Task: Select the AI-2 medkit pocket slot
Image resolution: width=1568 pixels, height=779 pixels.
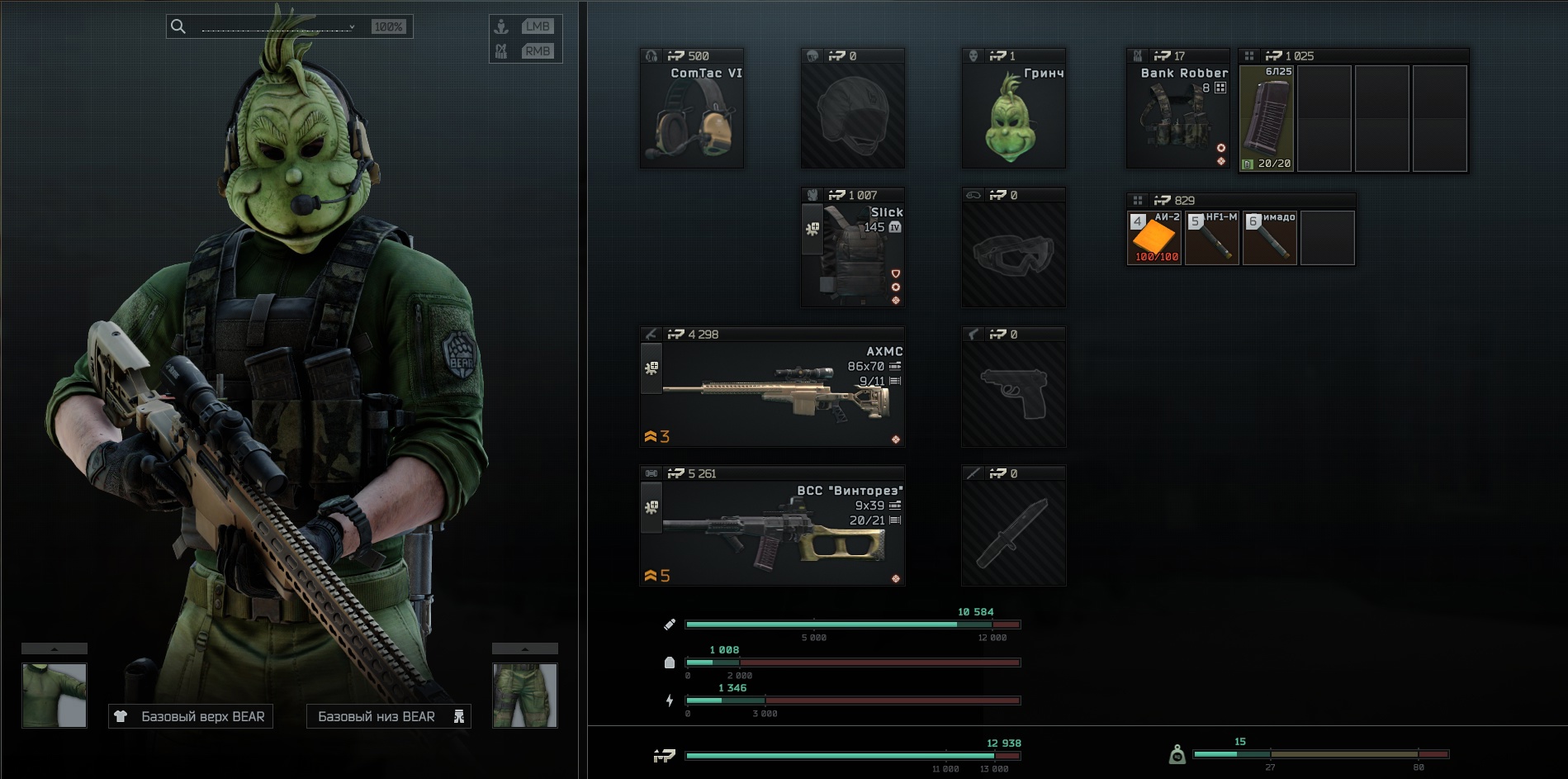Action: tap(1154, 238)
